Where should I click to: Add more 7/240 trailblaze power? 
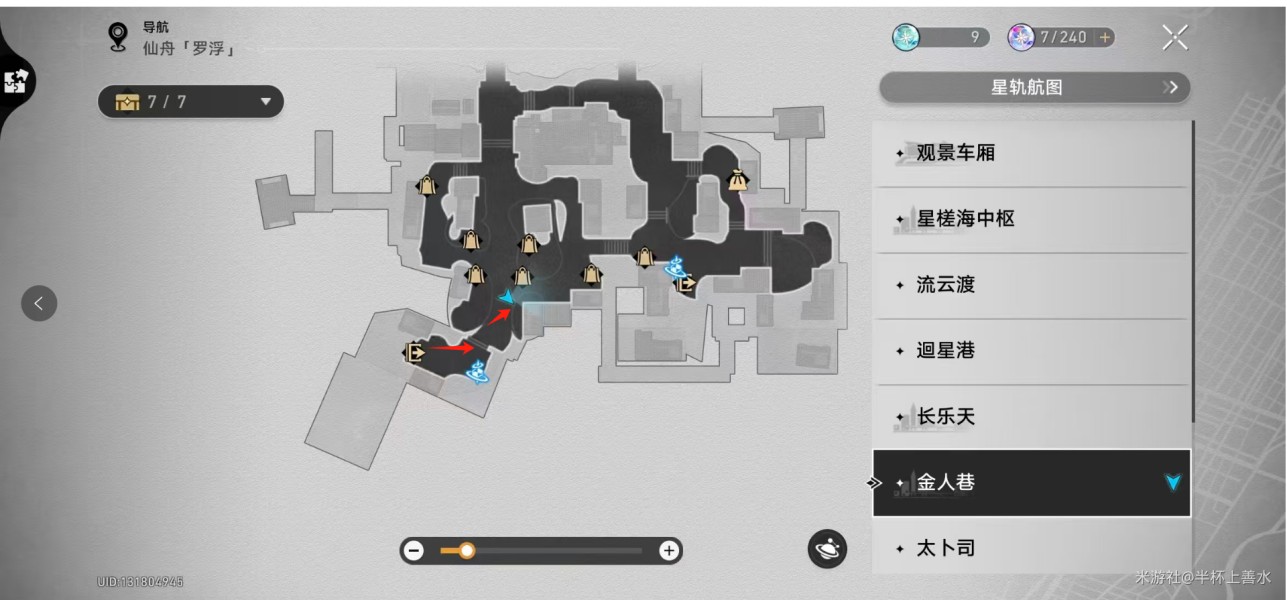(1105, 38)
